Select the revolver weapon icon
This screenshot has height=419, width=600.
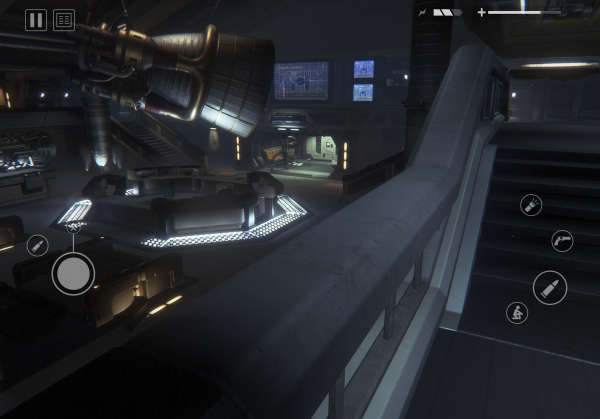(562, 241)
